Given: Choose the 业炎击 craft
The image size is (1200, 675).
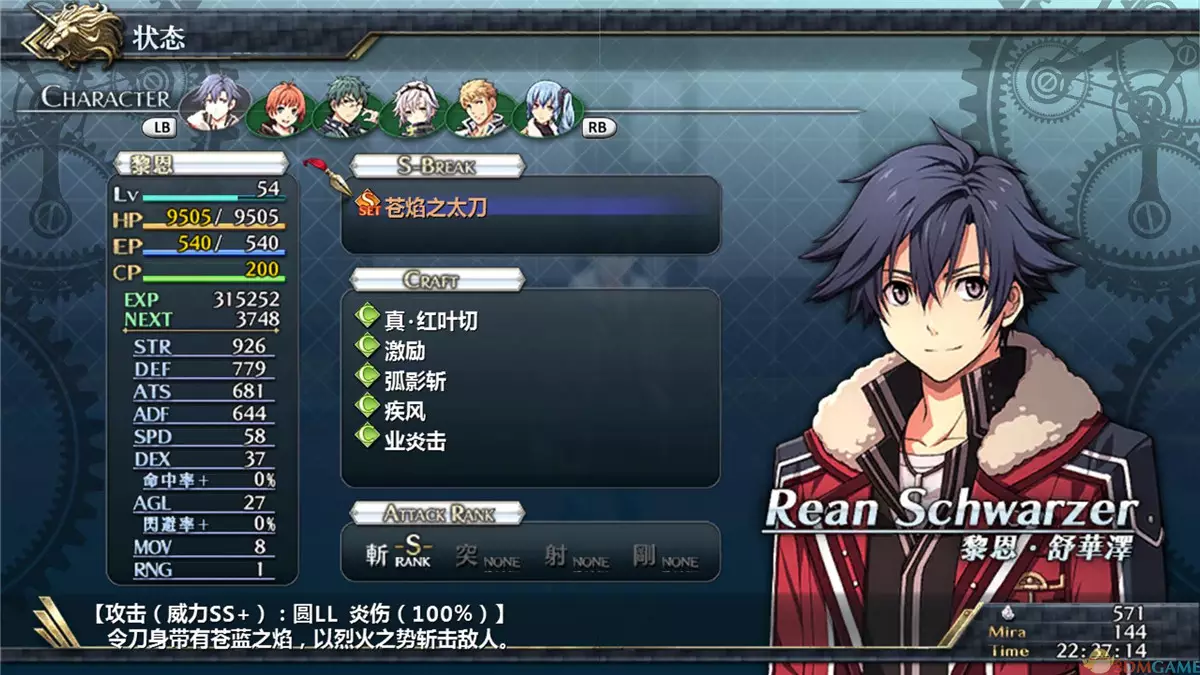Looking at the screenshot, I should [x=415, y=440].
